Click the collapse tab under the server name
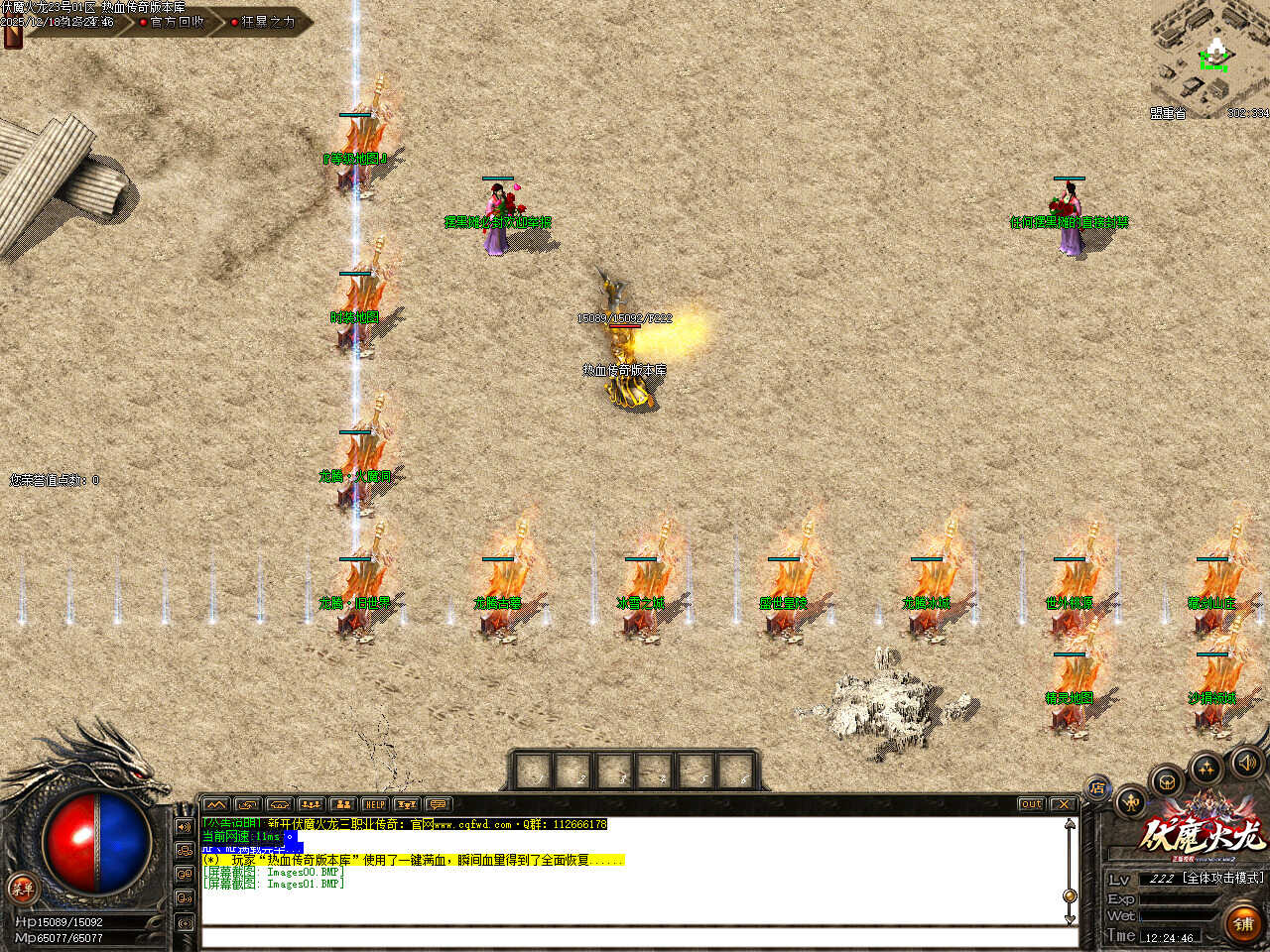This screenshot has height=952, width=1270. [13, 36]
